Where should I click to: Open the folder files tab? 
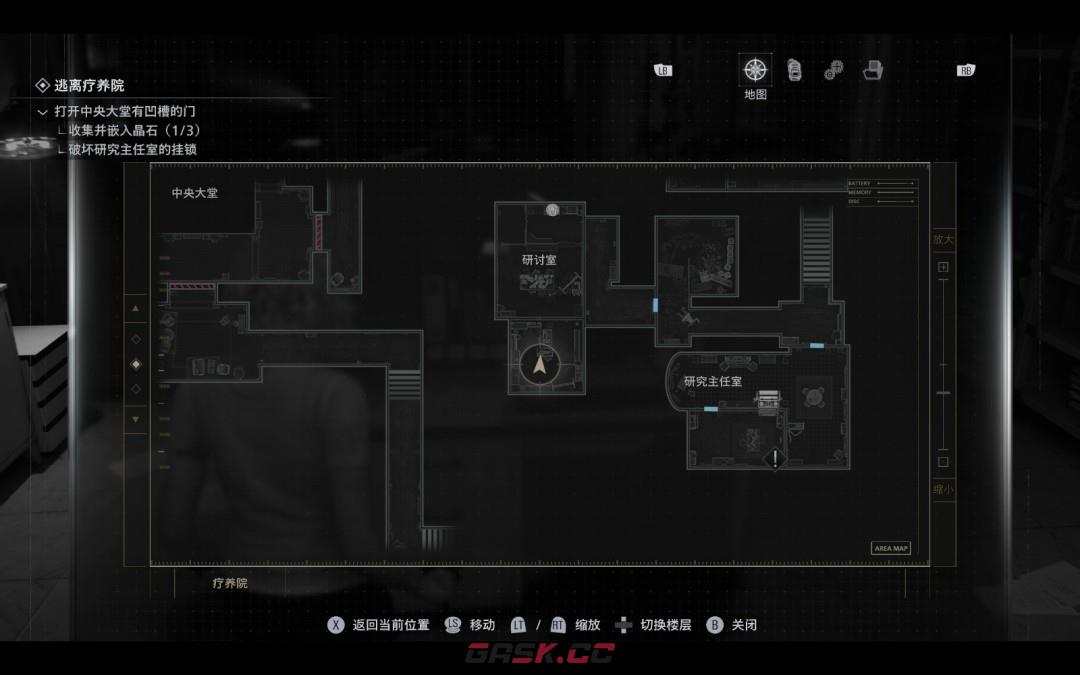(873, 70)
